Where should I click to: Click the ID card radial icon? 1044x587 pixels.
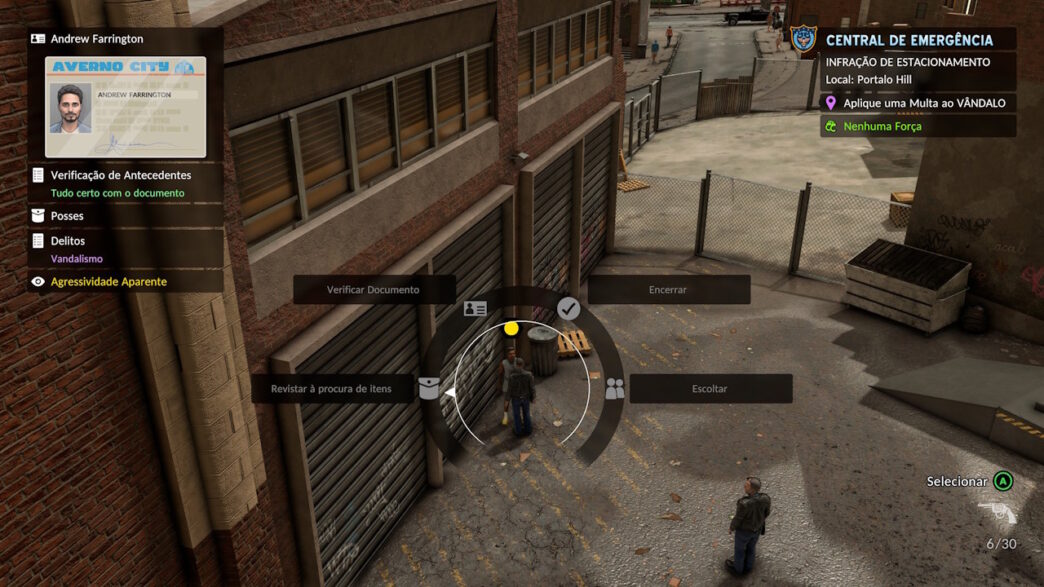click(475, 310)
